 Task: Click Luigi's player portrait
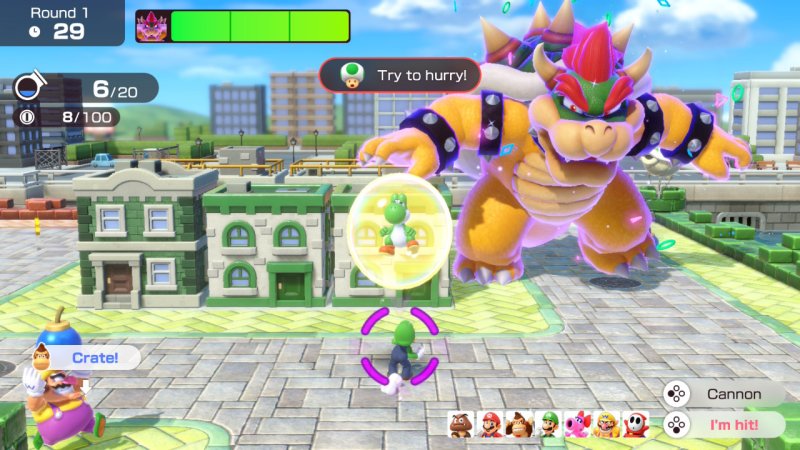pyautogui.click(x=548, y=424)
